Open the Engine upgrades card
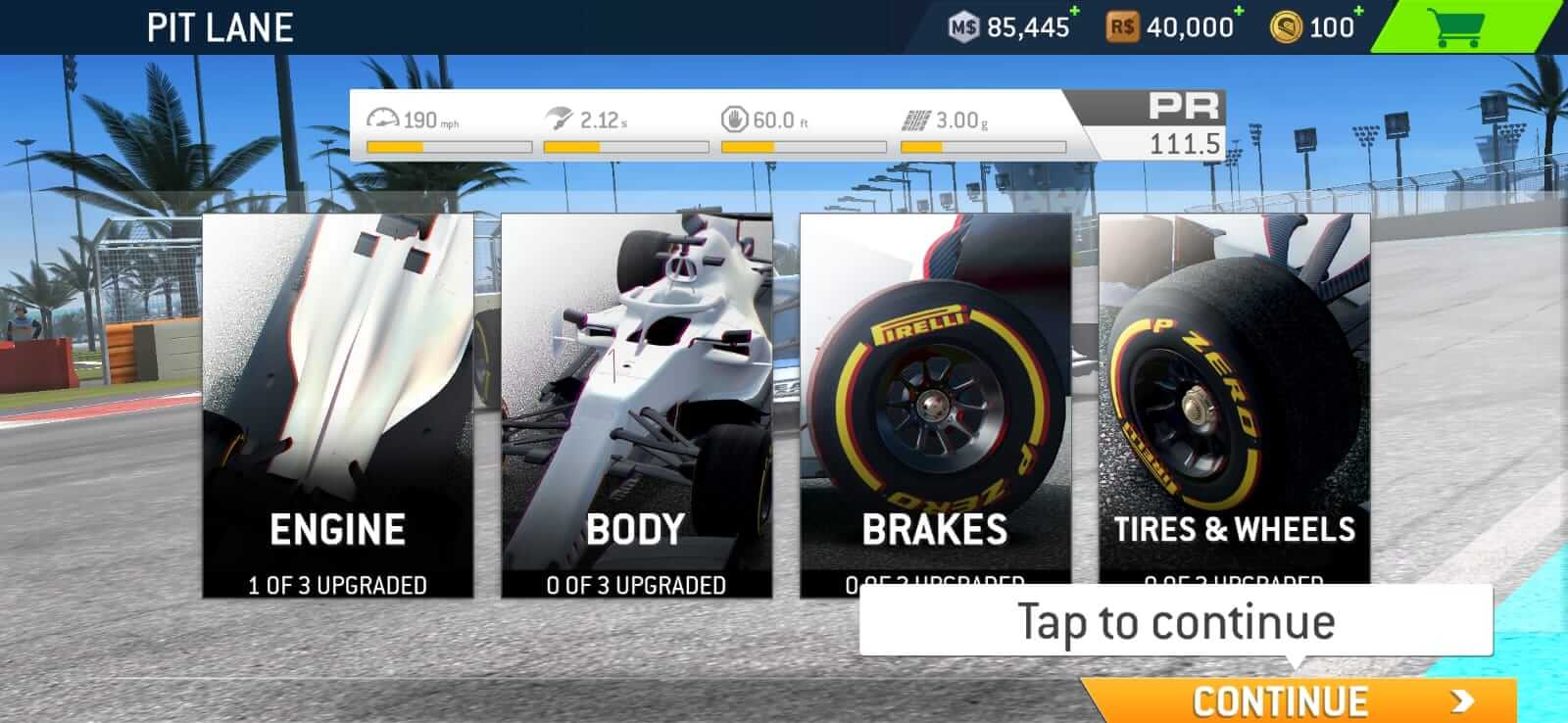 [x=338, y=402]
